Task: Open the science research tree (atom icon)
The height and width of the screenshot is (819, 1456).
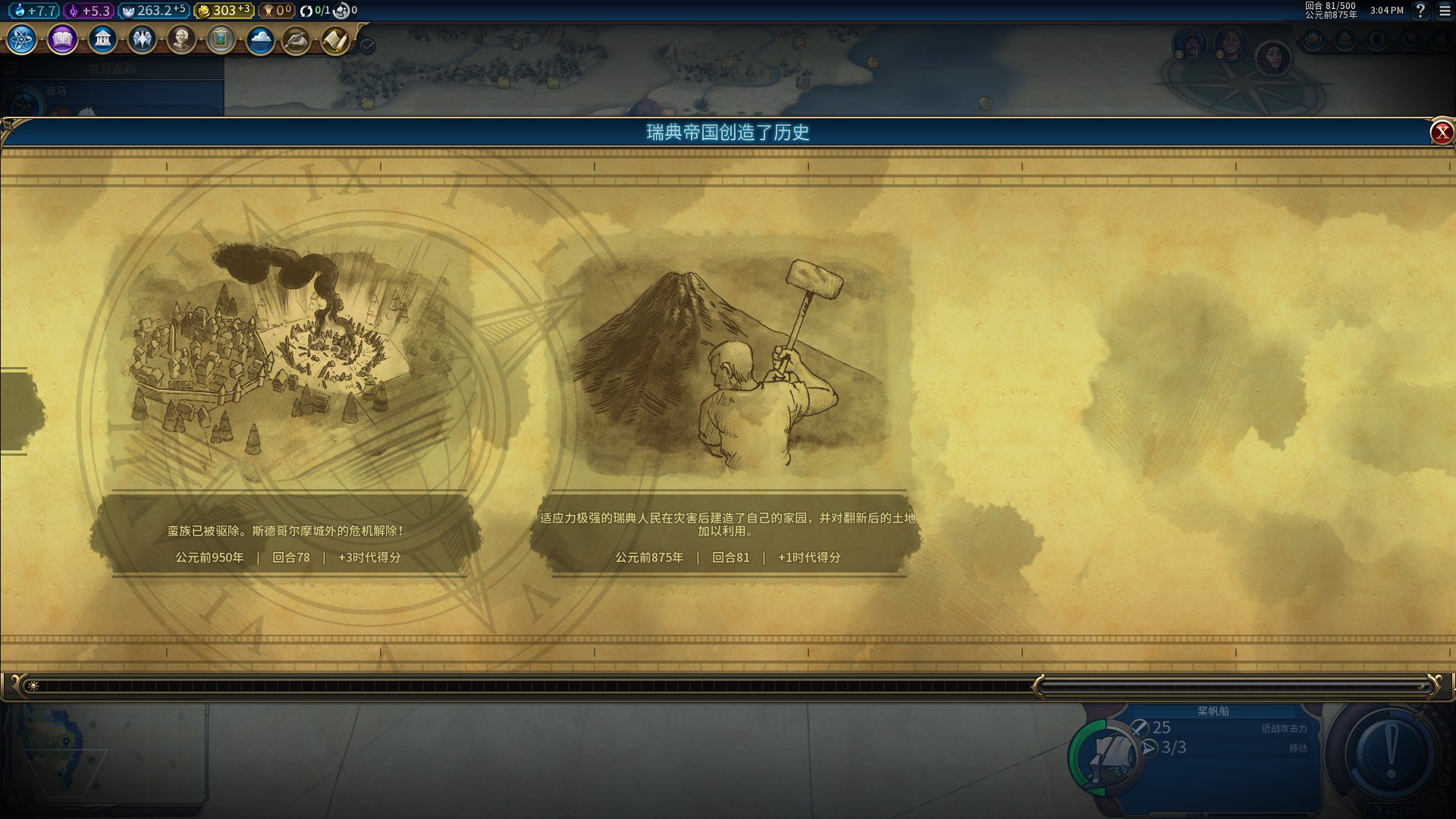Action: tap(22, 39)
